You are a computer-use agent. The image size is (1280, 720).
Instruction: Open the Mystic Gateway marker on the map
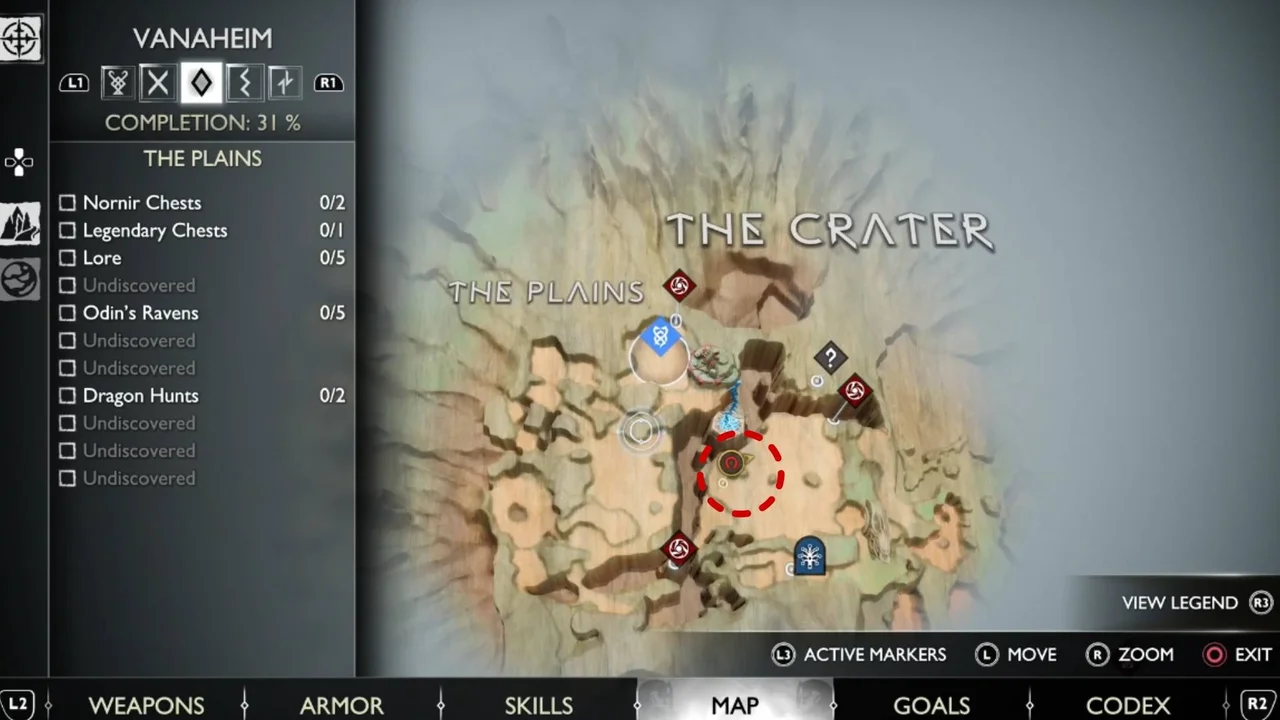click(810, 557)
